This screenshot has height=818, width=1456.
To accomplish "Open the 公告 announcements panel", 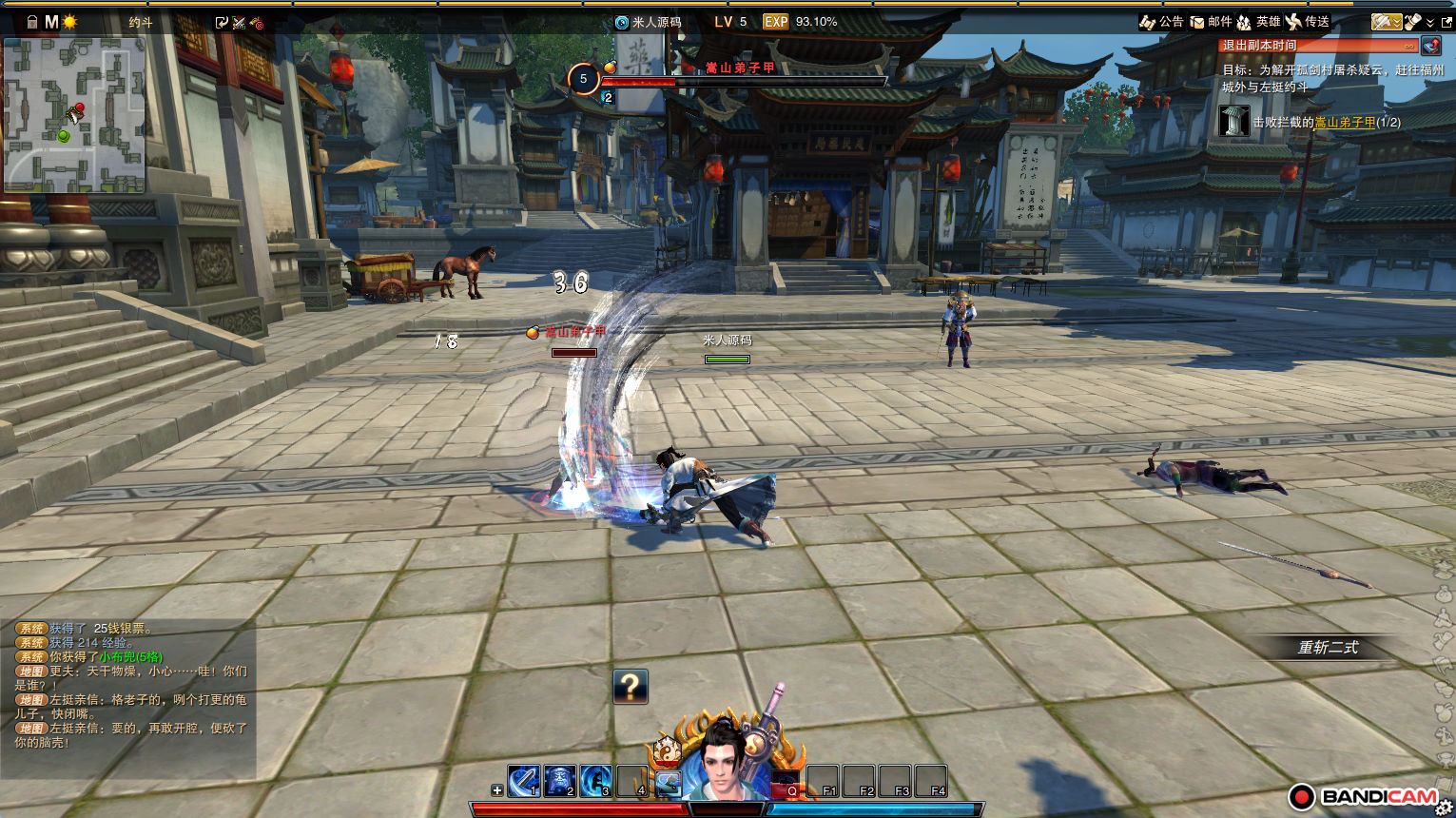I will click(x=1161, y=22).
